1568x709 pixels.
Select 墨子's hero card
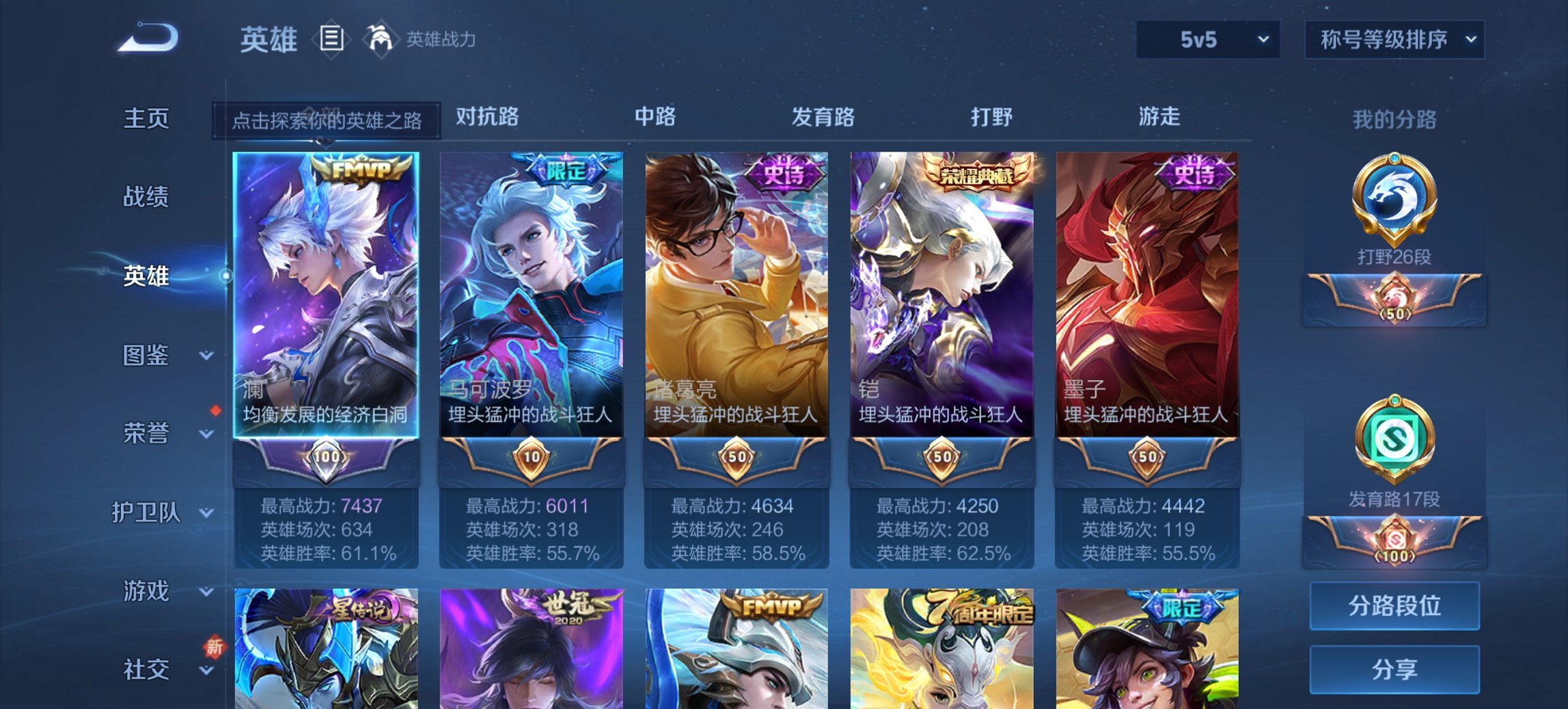point(1152,294)
